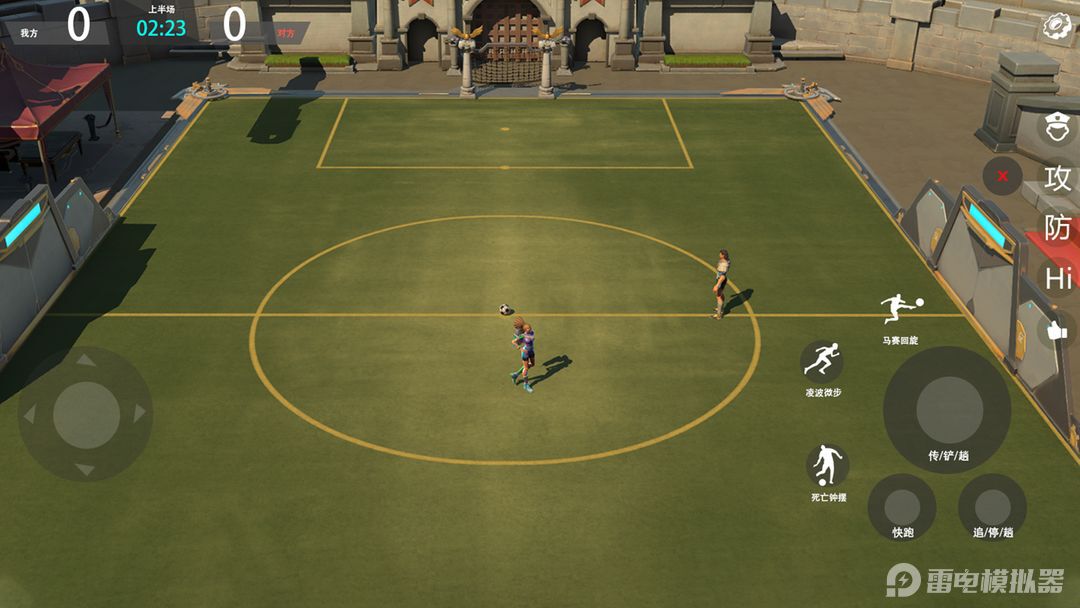This screenshot has height=608, width=1080.
Task: Open the settings gear icon
Action: (x=1057, y=26)
